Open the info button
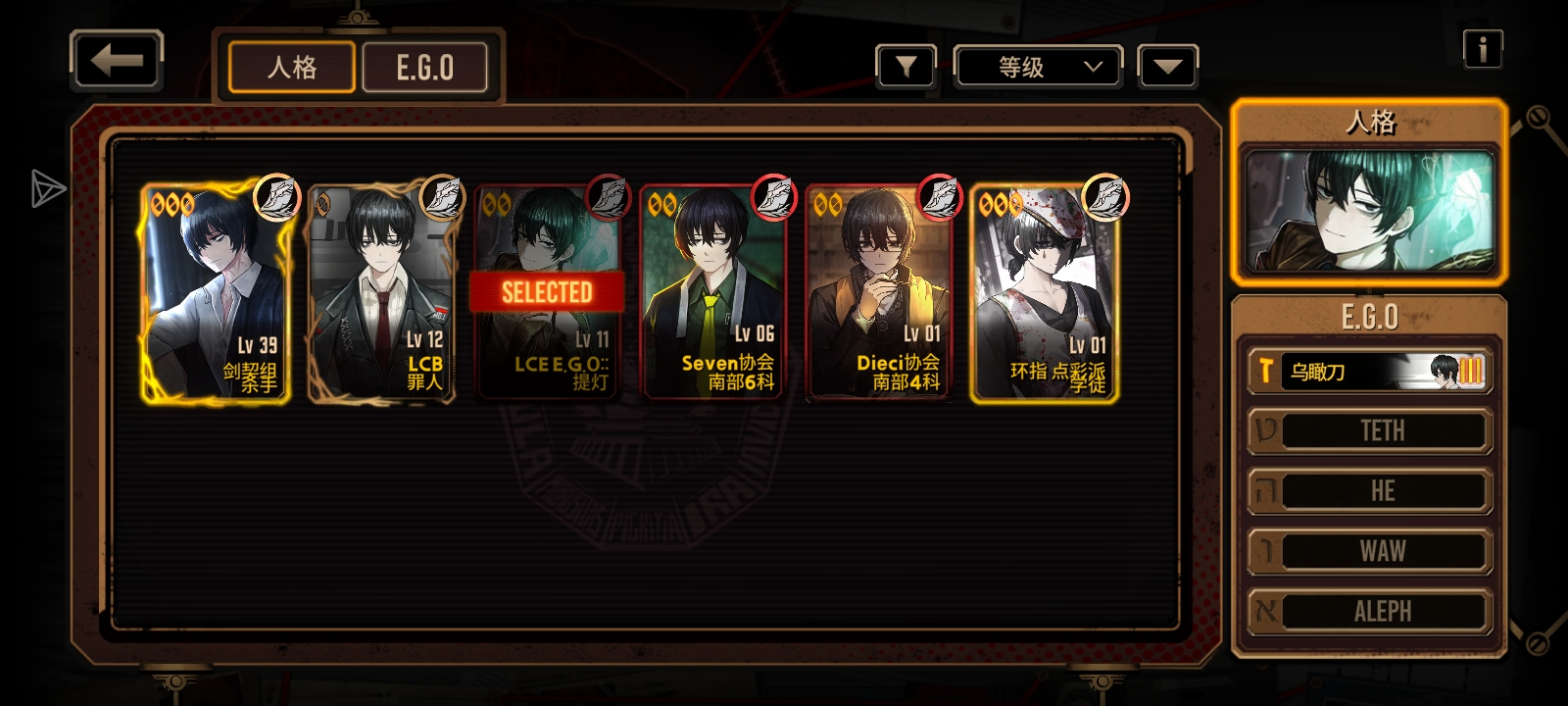The image size is (1568, 706). click(1482, 49)
